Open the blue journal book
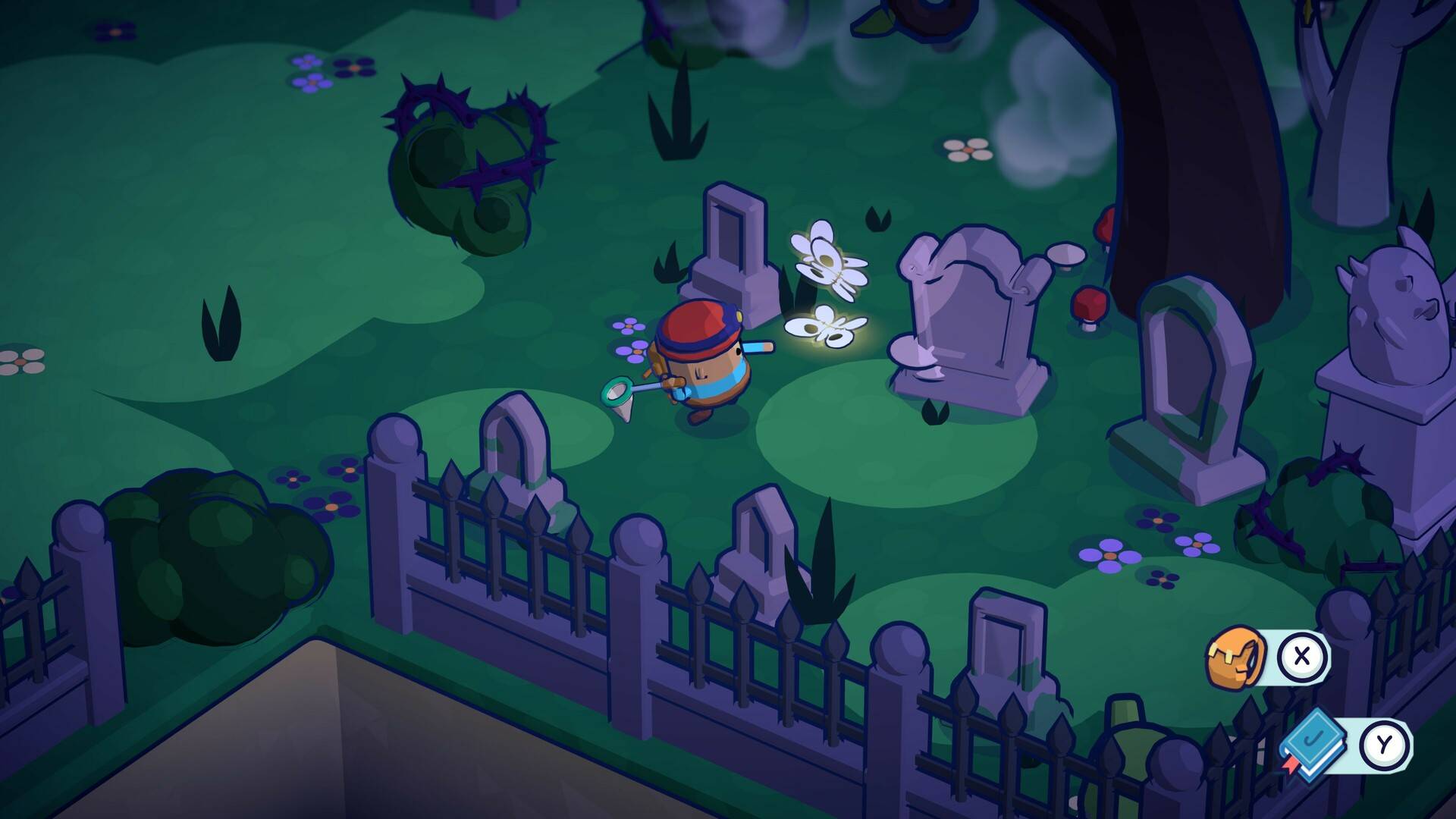Viewport: 1456px width, 819px height. coord(1314,744)
